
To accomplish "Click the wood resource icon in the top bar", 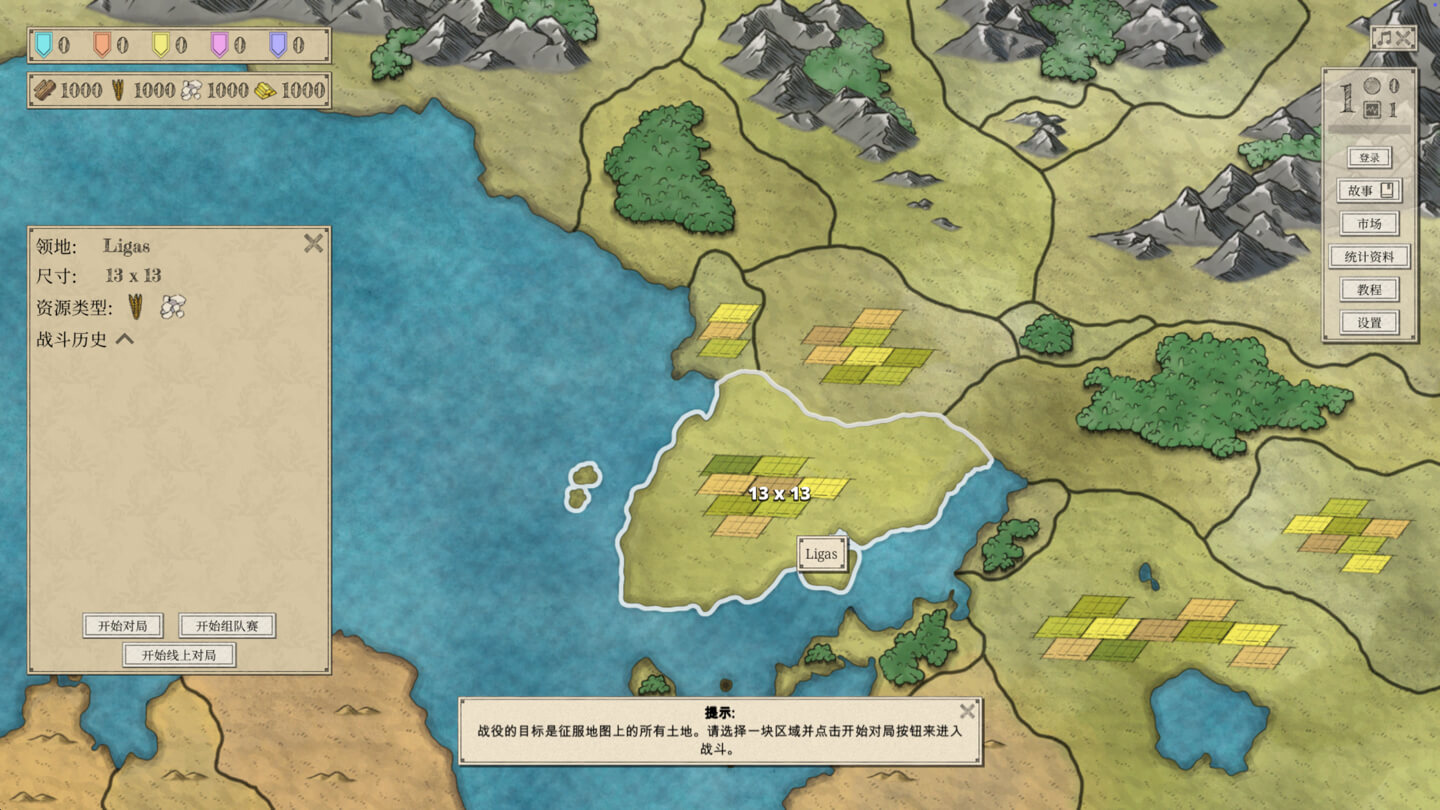I will point(46,89).
